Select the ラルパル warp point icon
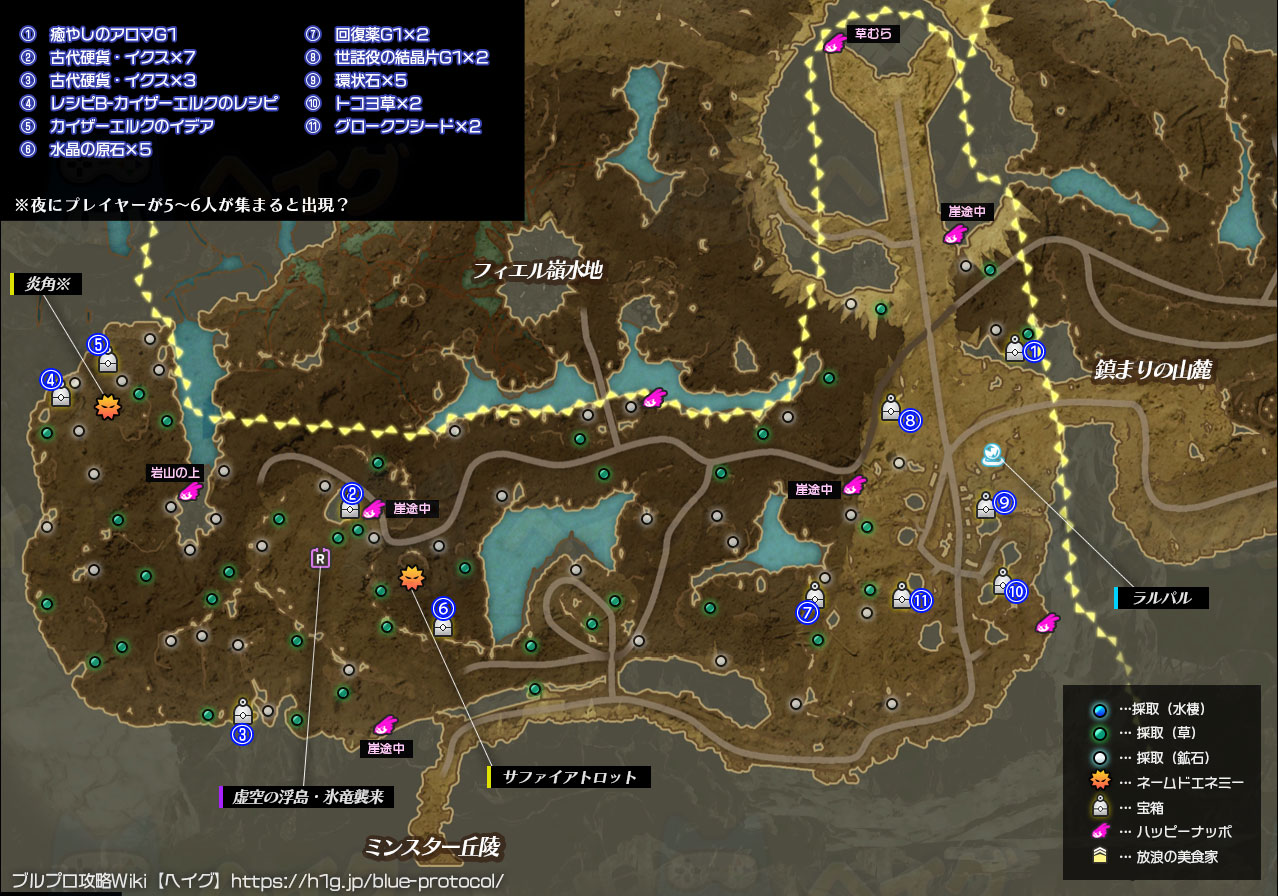 pos(993,456)
